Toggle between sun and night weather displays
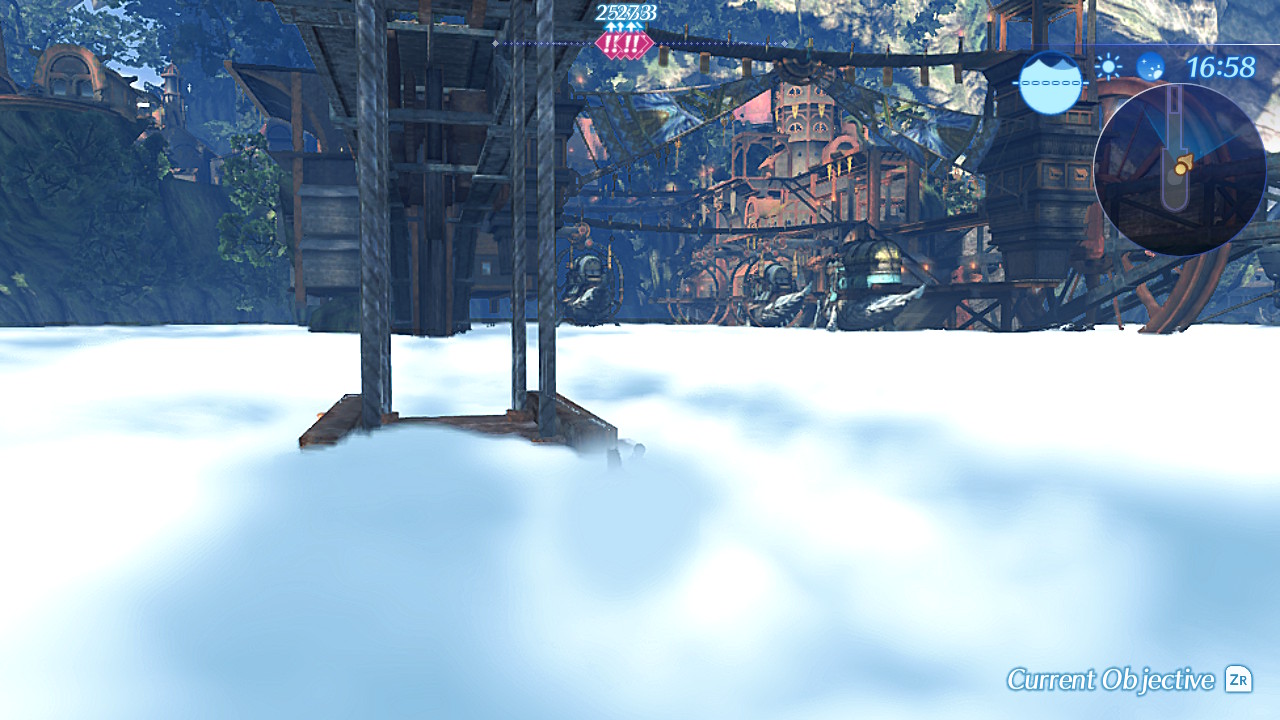 pyautogui.click(x=1127, y=69)
